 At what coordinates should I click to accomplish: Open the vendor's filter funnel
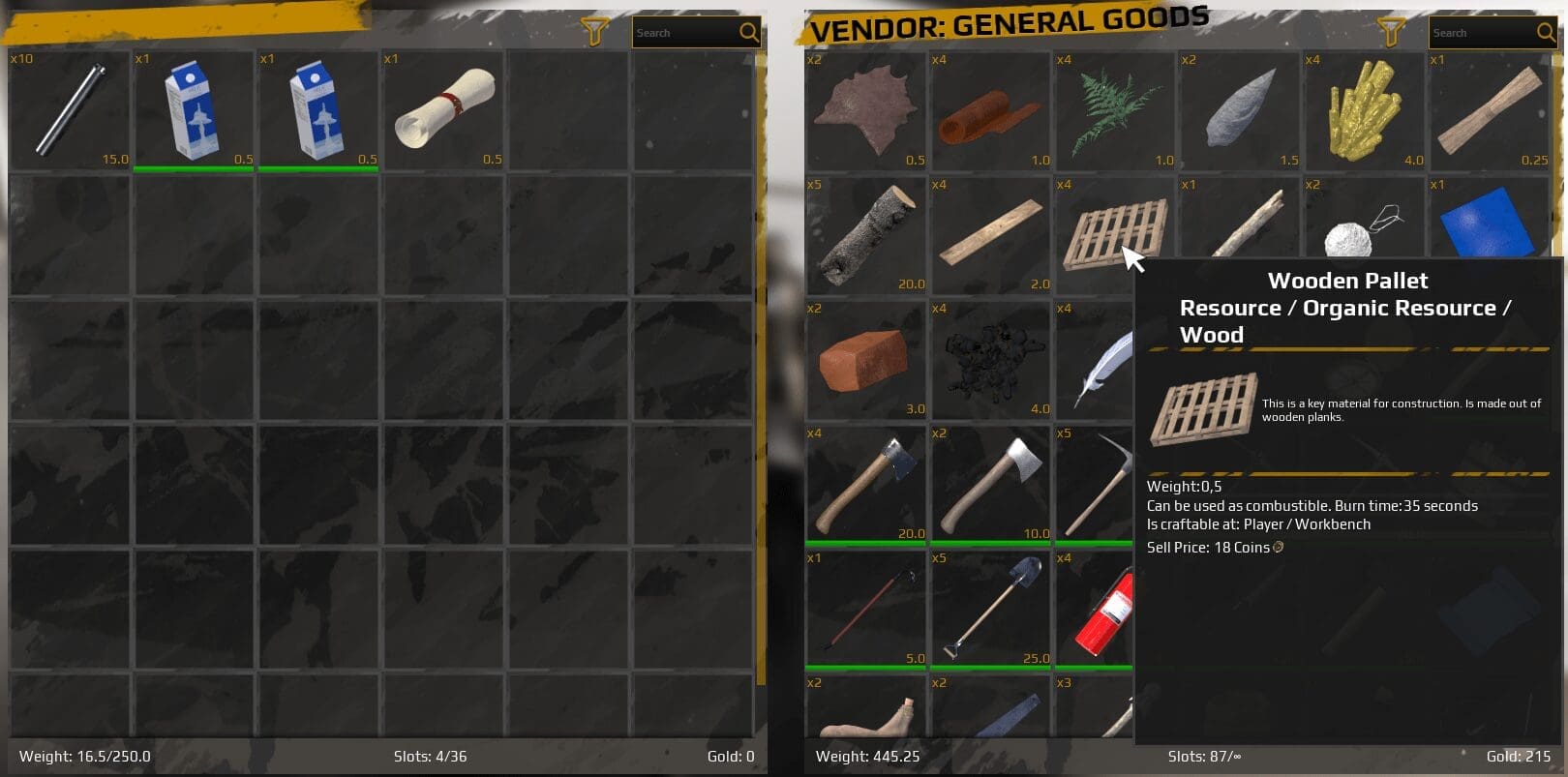point(1392,32)
